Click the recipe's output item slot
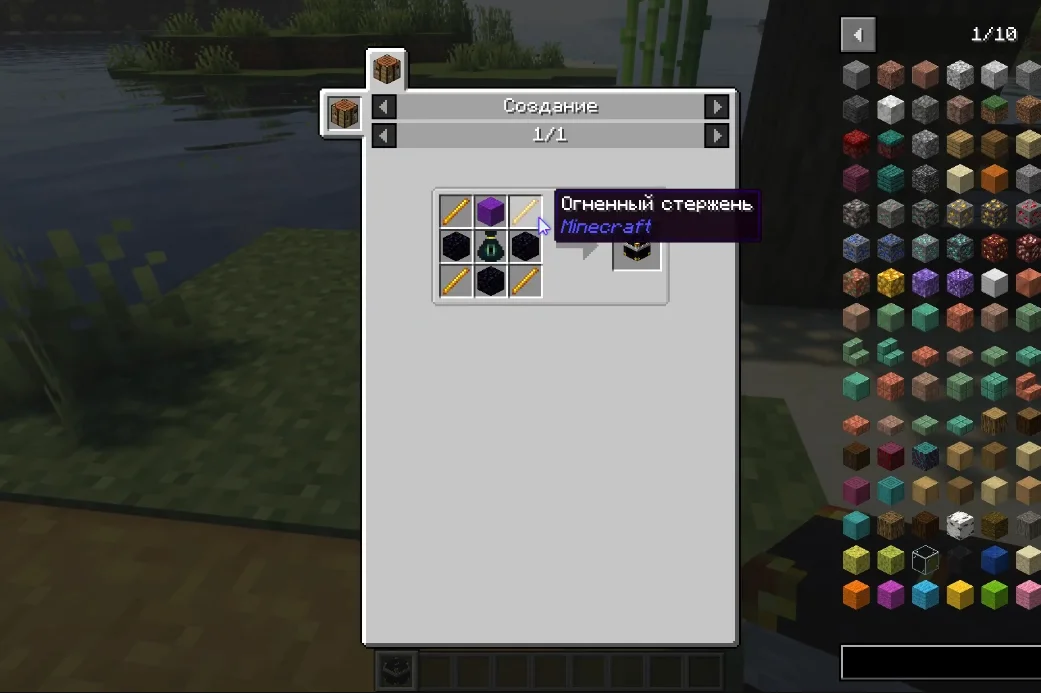The height and width of the screenshot is (693, 1041). coord(637,250)
